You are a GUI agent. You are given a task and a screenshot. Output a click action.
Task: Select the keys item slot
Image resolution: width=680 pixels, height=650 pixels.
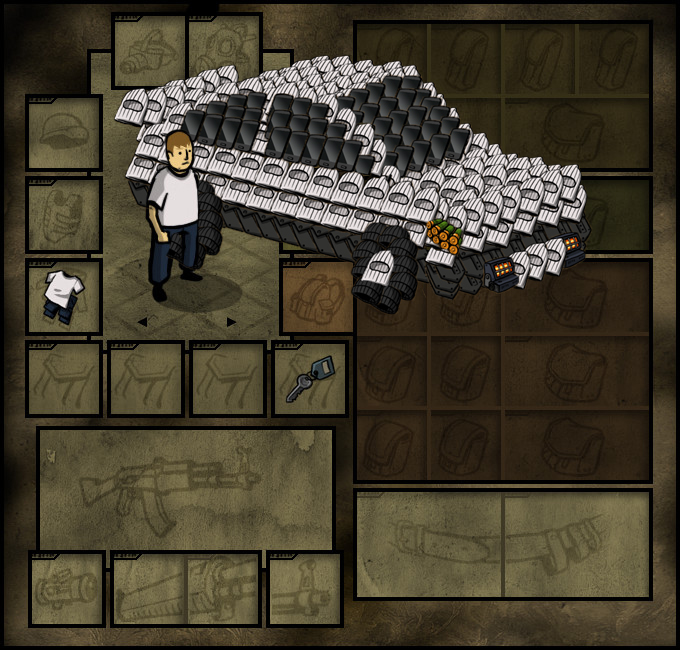(x=310, y=379)
